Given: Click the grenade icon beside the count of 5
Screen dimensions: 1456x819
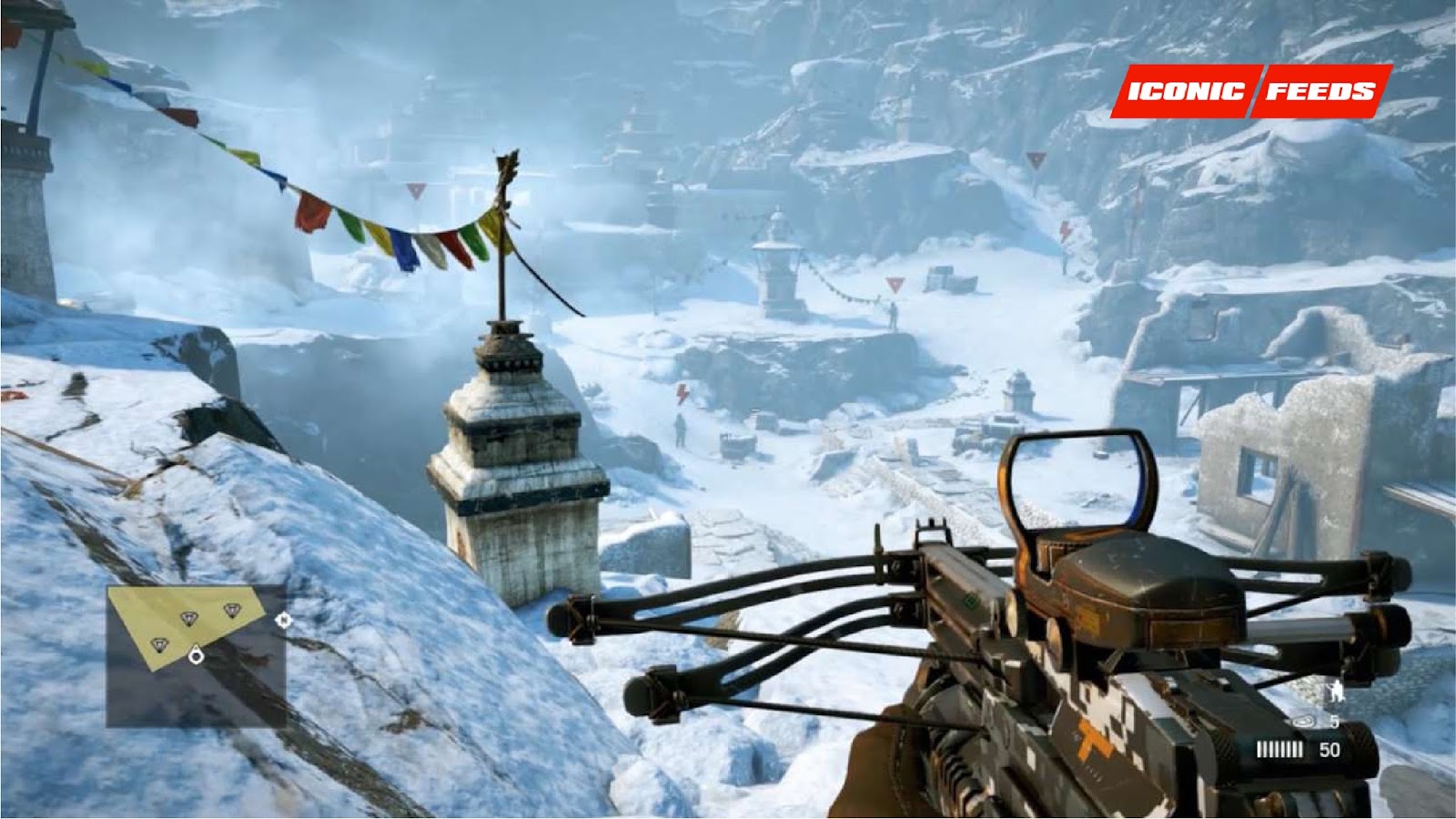Looking at the screenshot, I should (x=1303, y=721).
